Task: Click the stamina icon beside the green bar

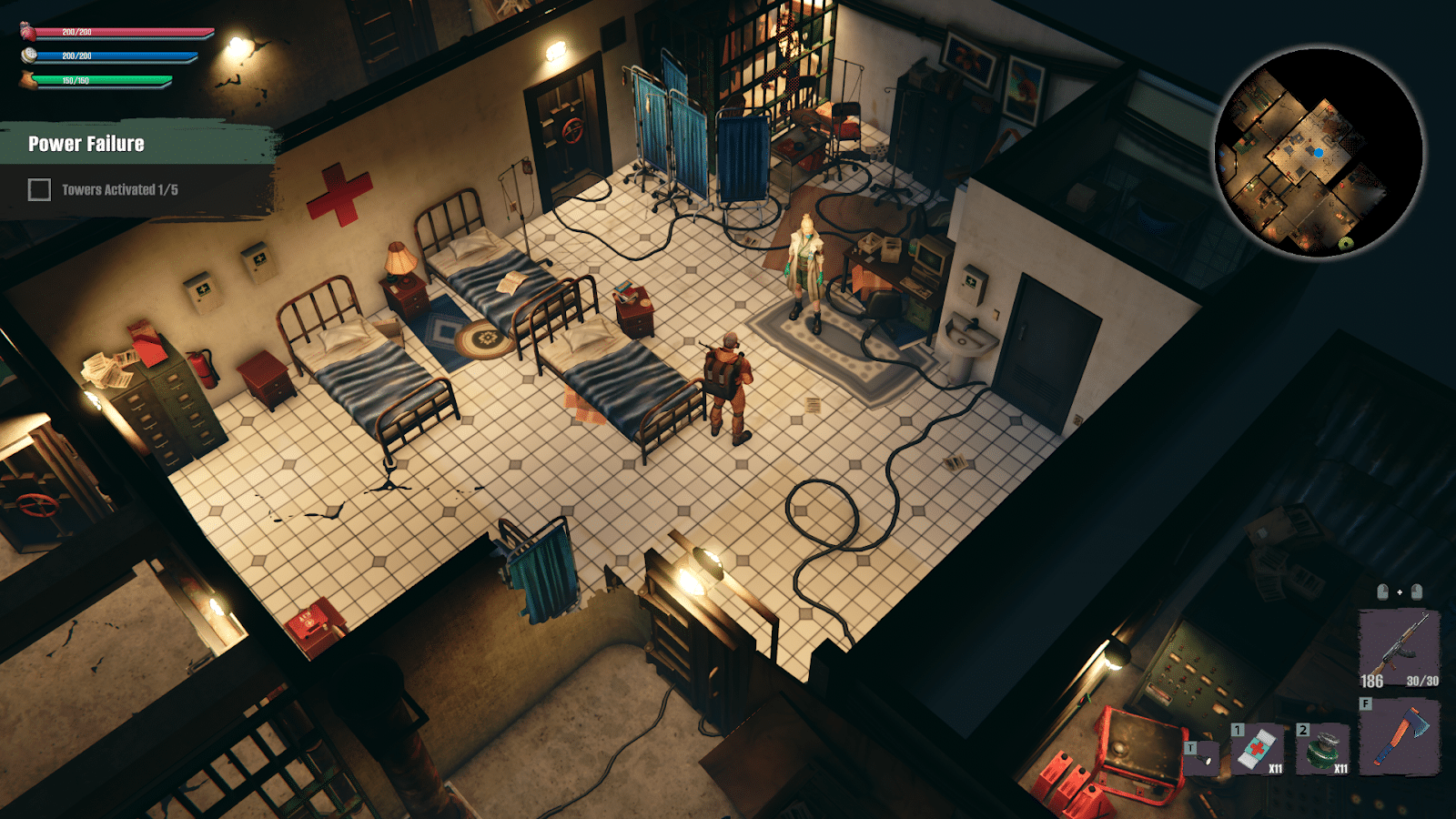Action: [27, 81]
